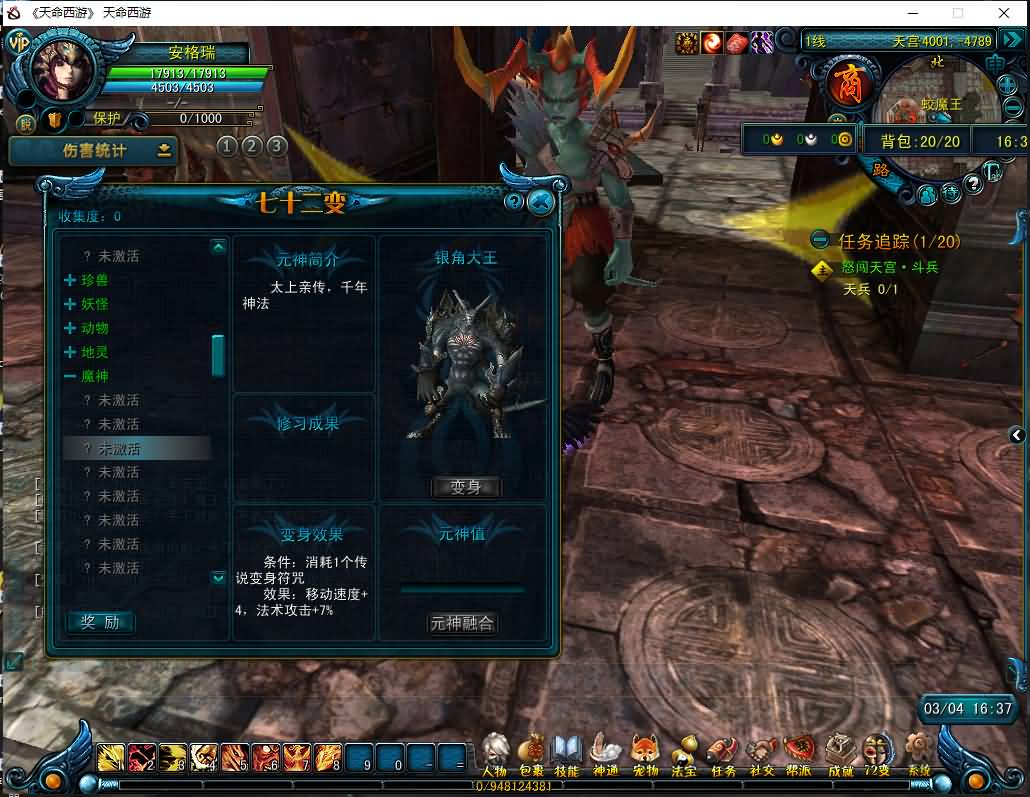Open the 包裹 bag icon
This screenshot has width=1030, height=797.
[531, 755]
